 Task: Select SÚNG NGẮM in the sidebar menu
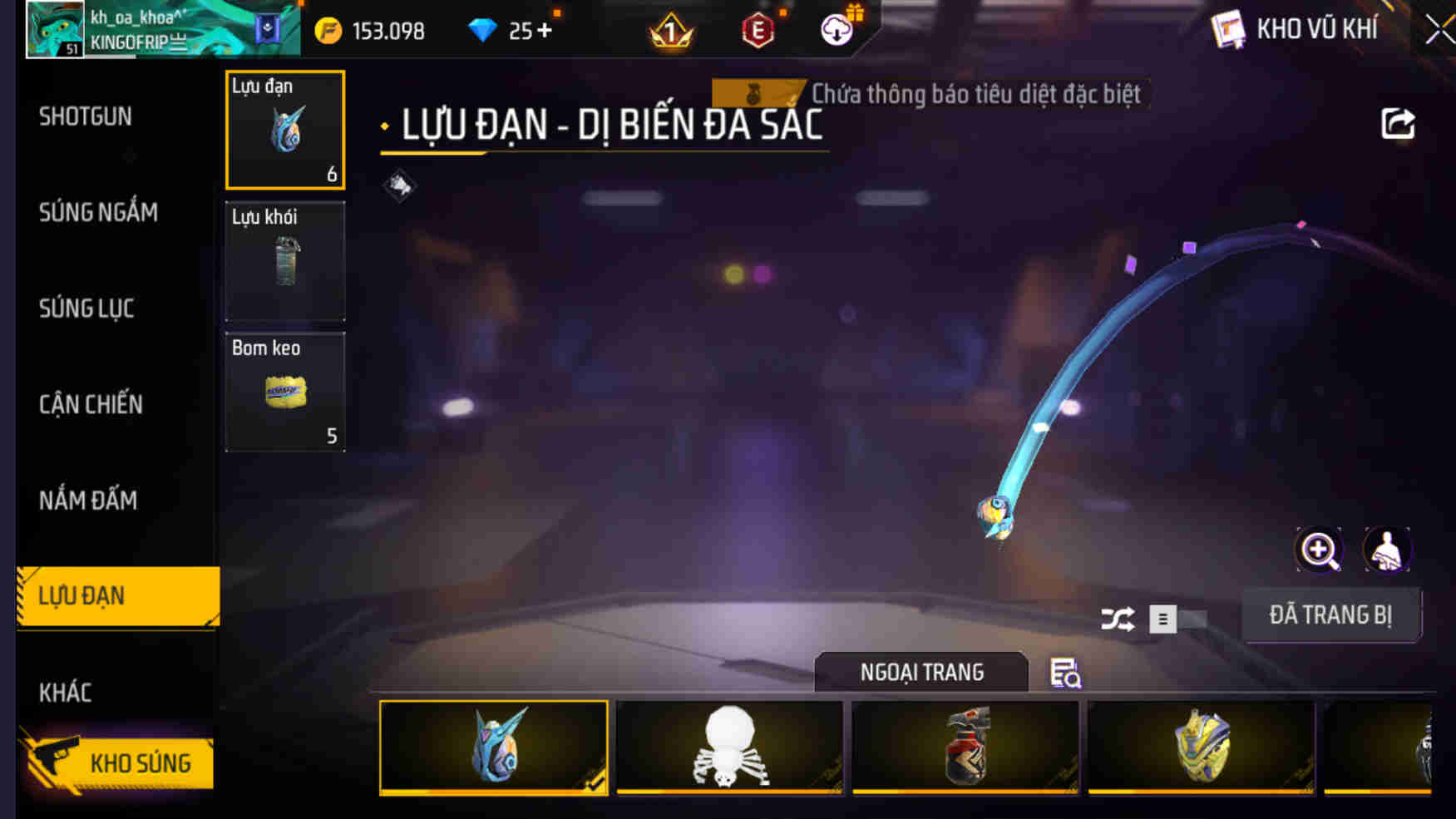pos(97,213)
